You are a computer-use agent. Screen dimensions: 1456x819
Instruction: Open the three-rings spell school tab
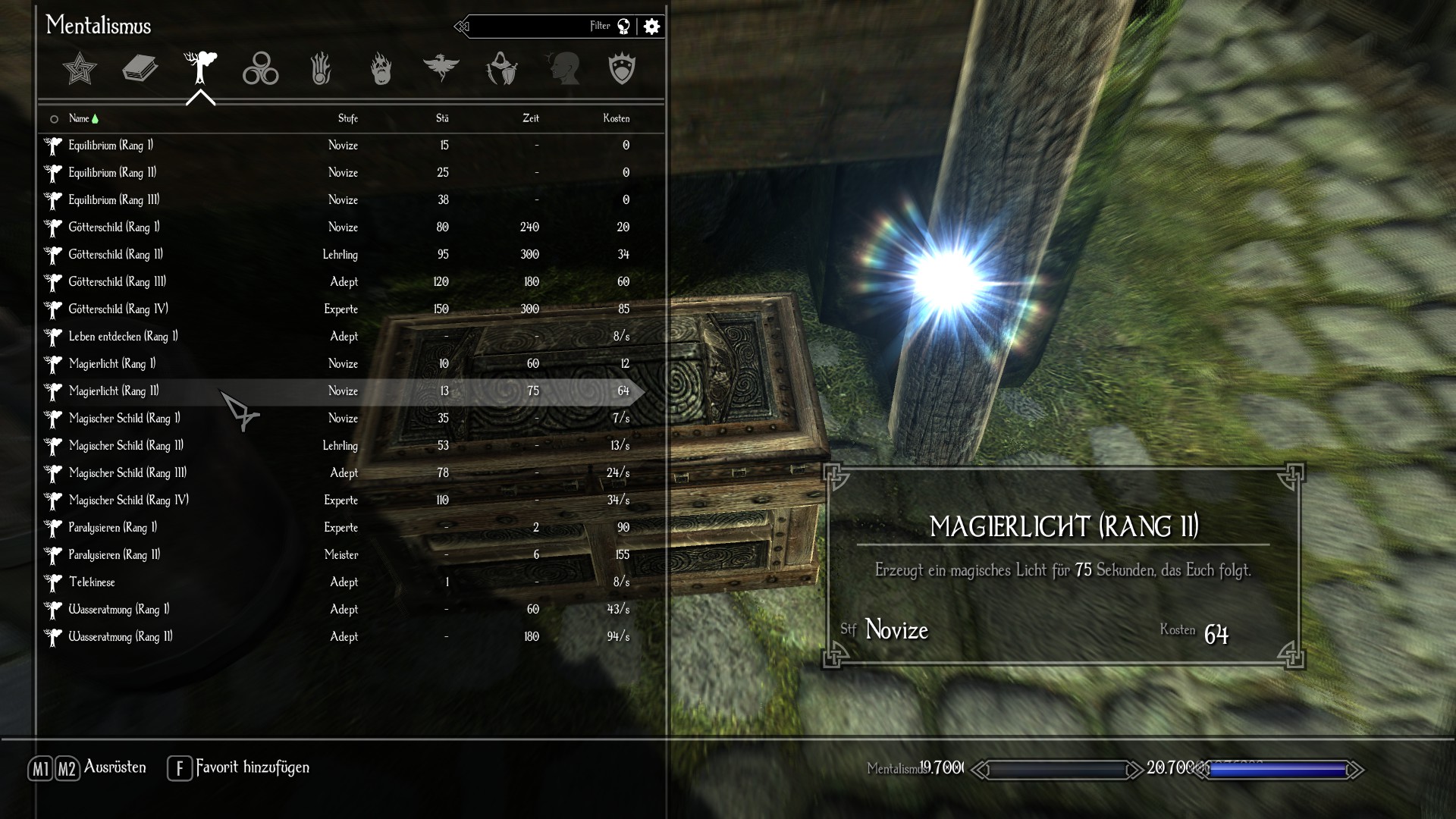tap(260, 69)
